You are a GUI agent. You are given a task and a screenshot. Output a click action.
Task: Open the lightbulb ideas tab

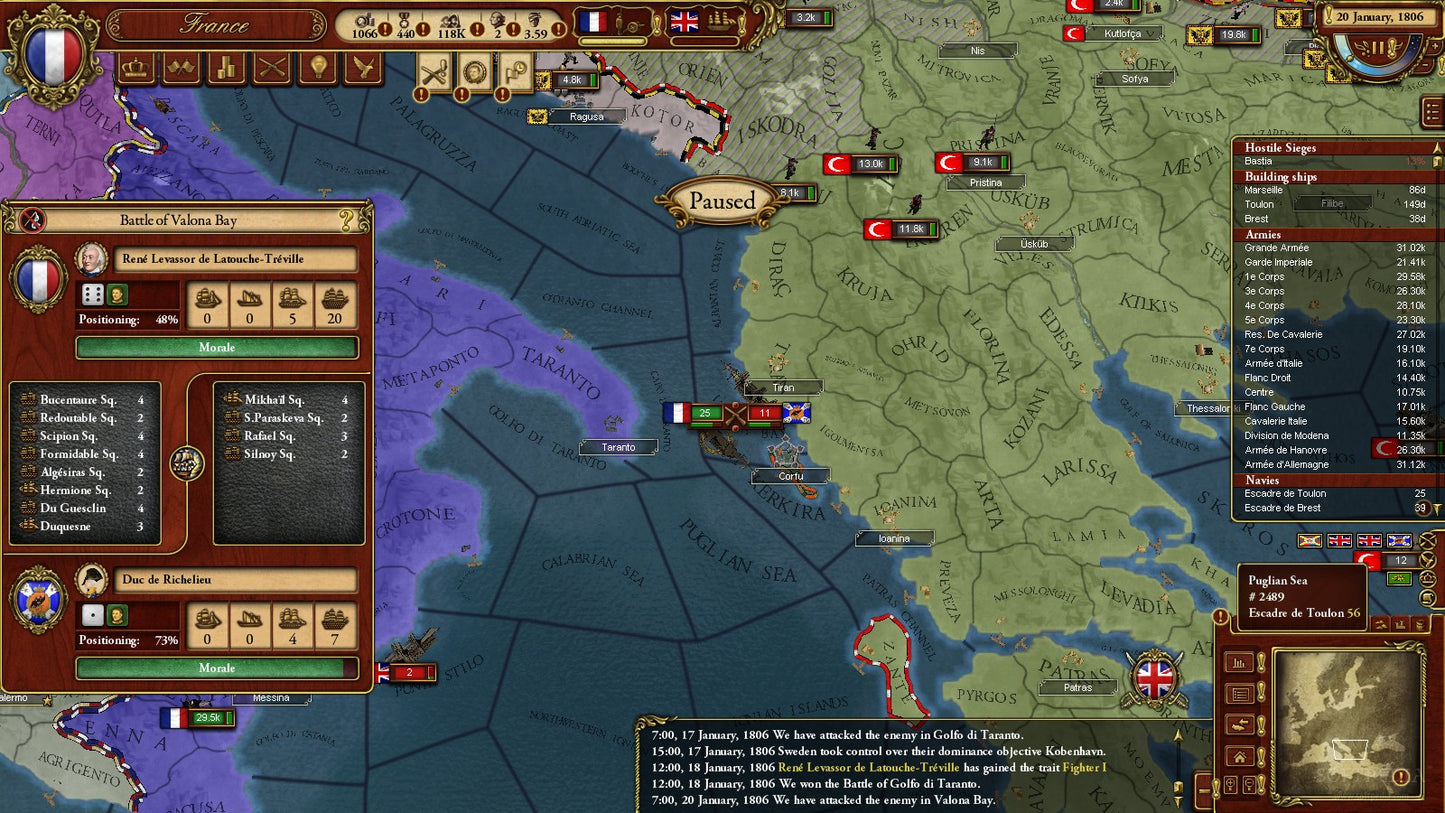pyautogui.click(x=318, y=68)
